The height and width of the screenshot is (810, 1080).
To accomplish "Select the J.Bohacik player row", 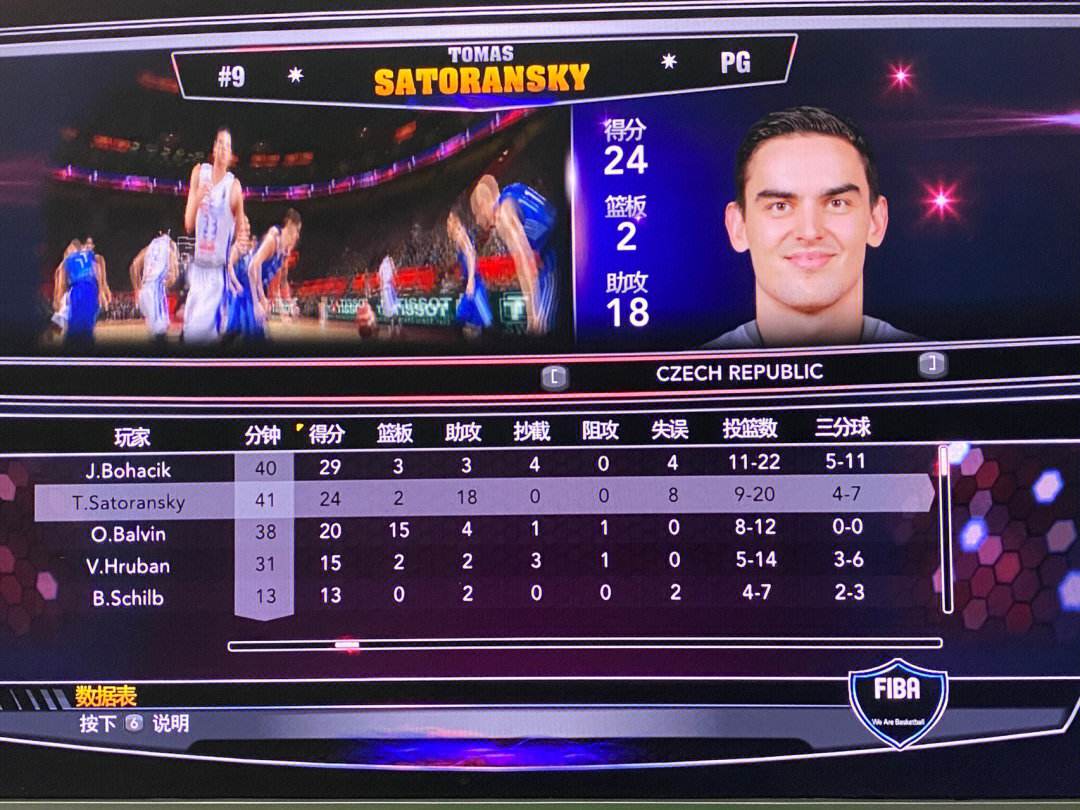I will click(128, 469).
